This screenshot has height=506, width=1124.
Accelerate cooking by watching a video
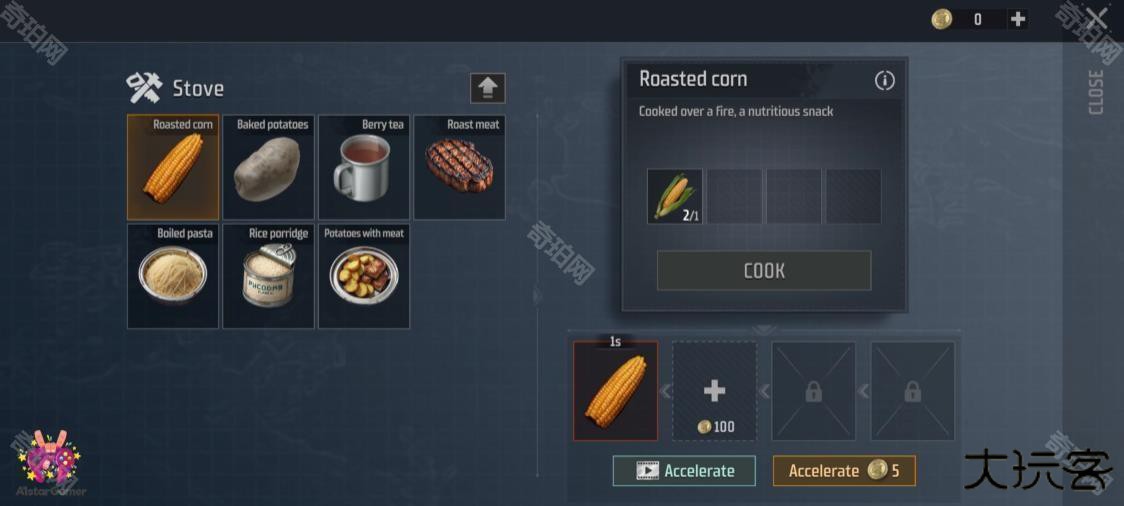pos(684,471)
